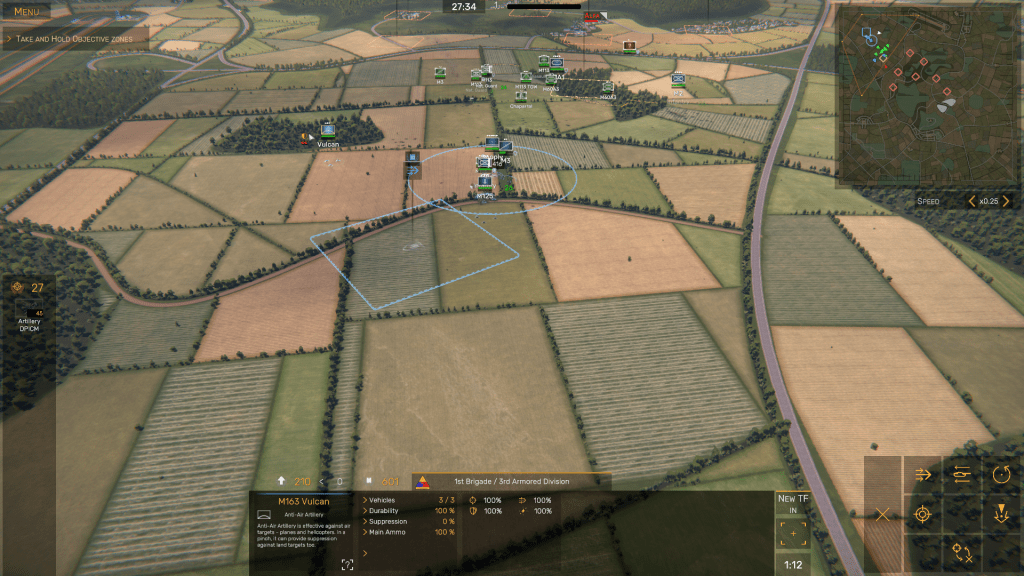Select the downward arrow unload command
Screen dimensions: 1024x576
coord(1001,515)
